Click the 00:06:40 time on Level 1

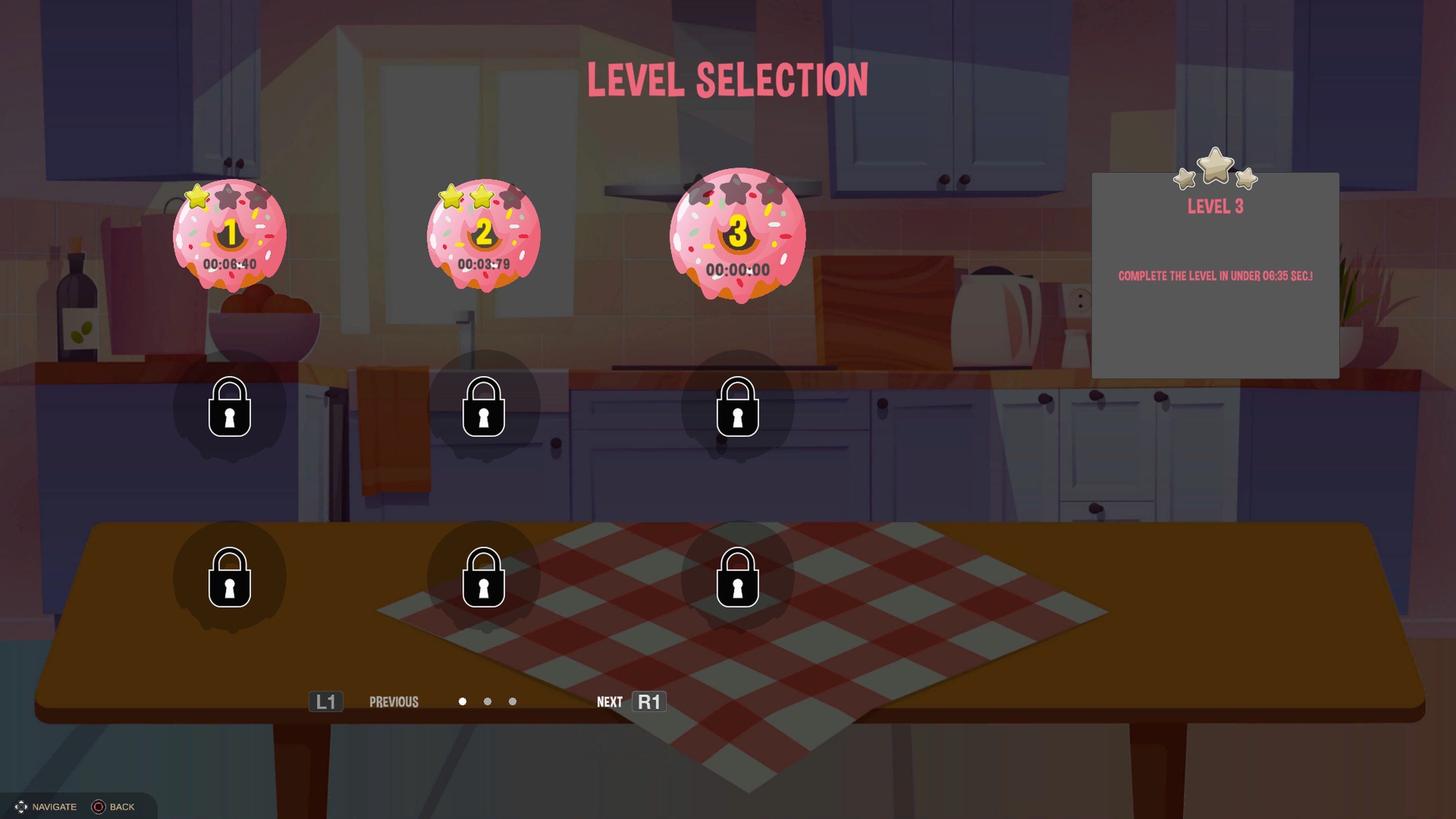pyautogui.click(x=229, y=263)
